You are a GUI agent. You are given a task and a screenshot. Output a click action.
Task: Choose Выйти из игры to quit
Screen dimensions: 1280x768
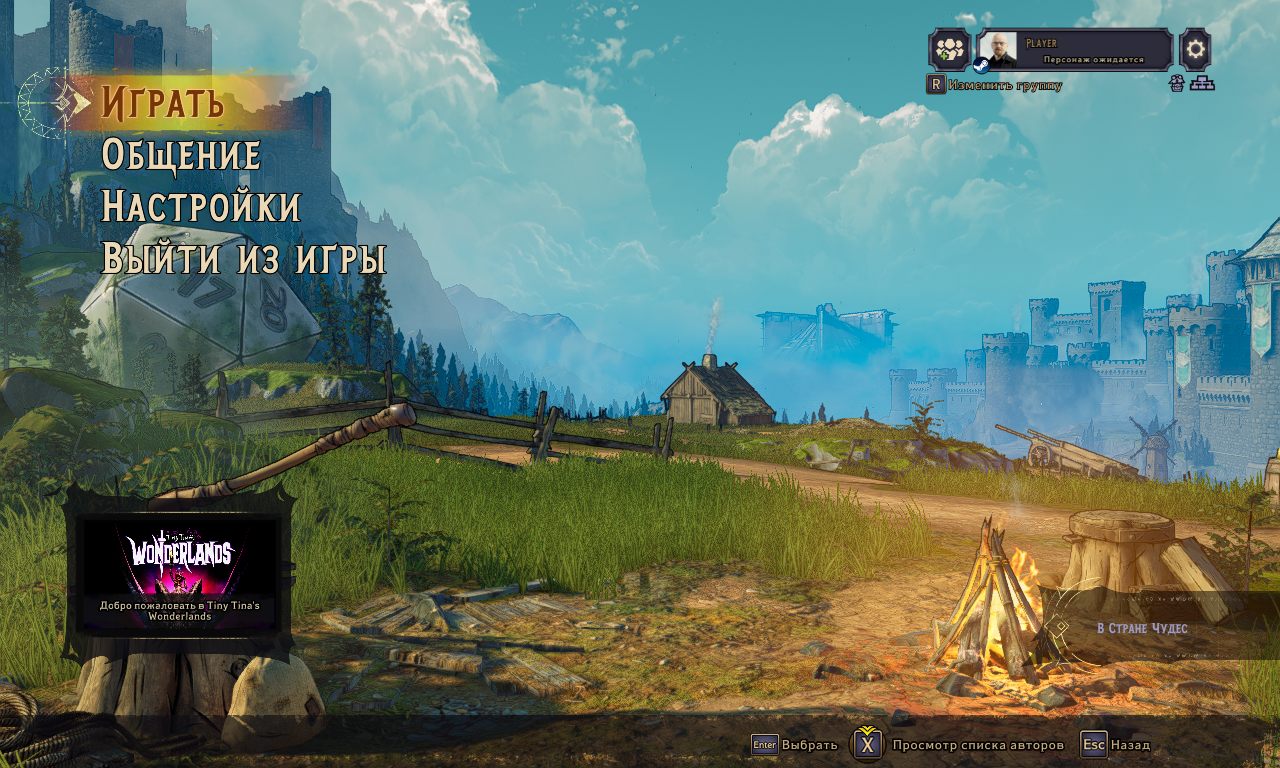[243, 259]
